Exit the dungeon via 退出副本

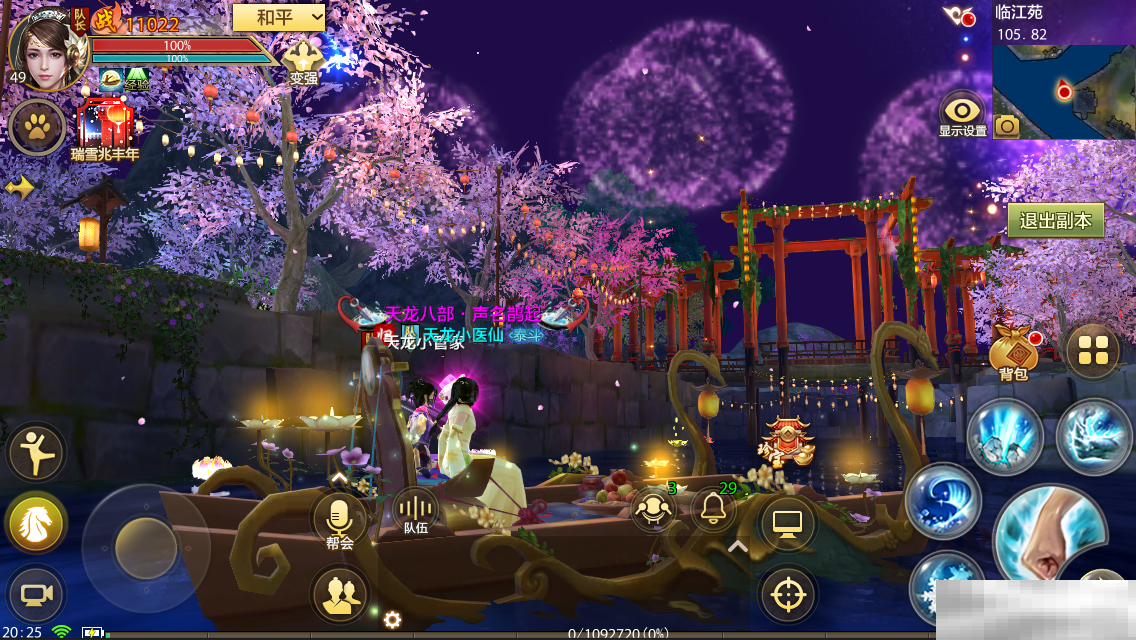1055,221
